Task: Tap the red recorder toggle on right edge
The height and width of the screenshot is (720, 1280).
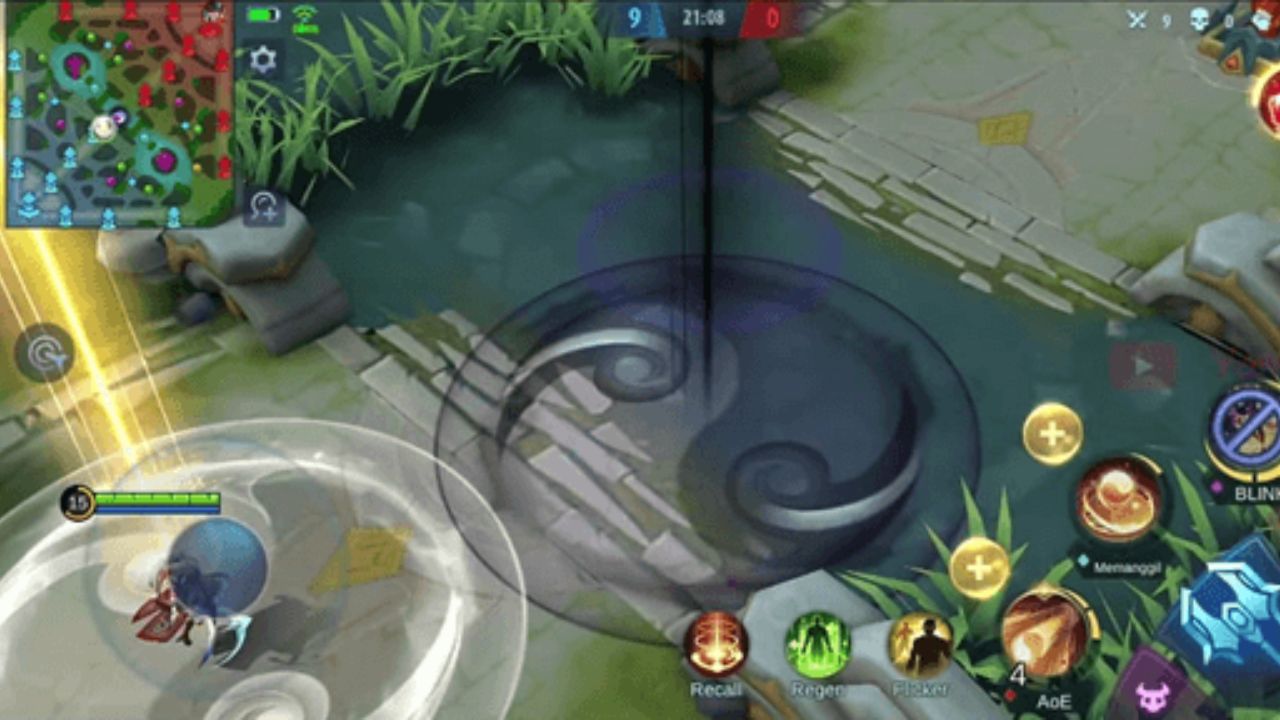Action: pos(1144,366)
